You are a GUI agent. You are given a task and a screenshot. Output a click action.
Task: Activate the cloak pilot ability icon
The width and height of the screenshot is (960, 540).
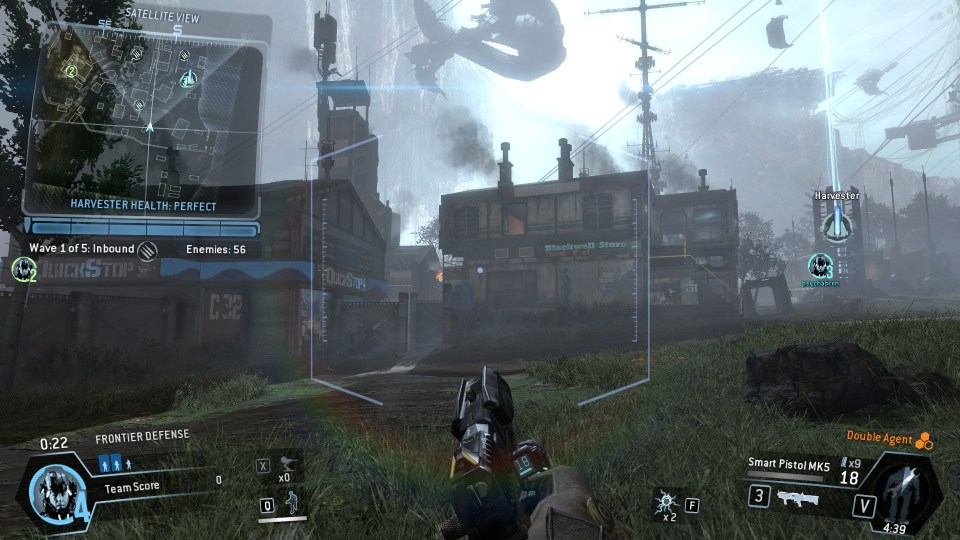click(x=291, y=503)
